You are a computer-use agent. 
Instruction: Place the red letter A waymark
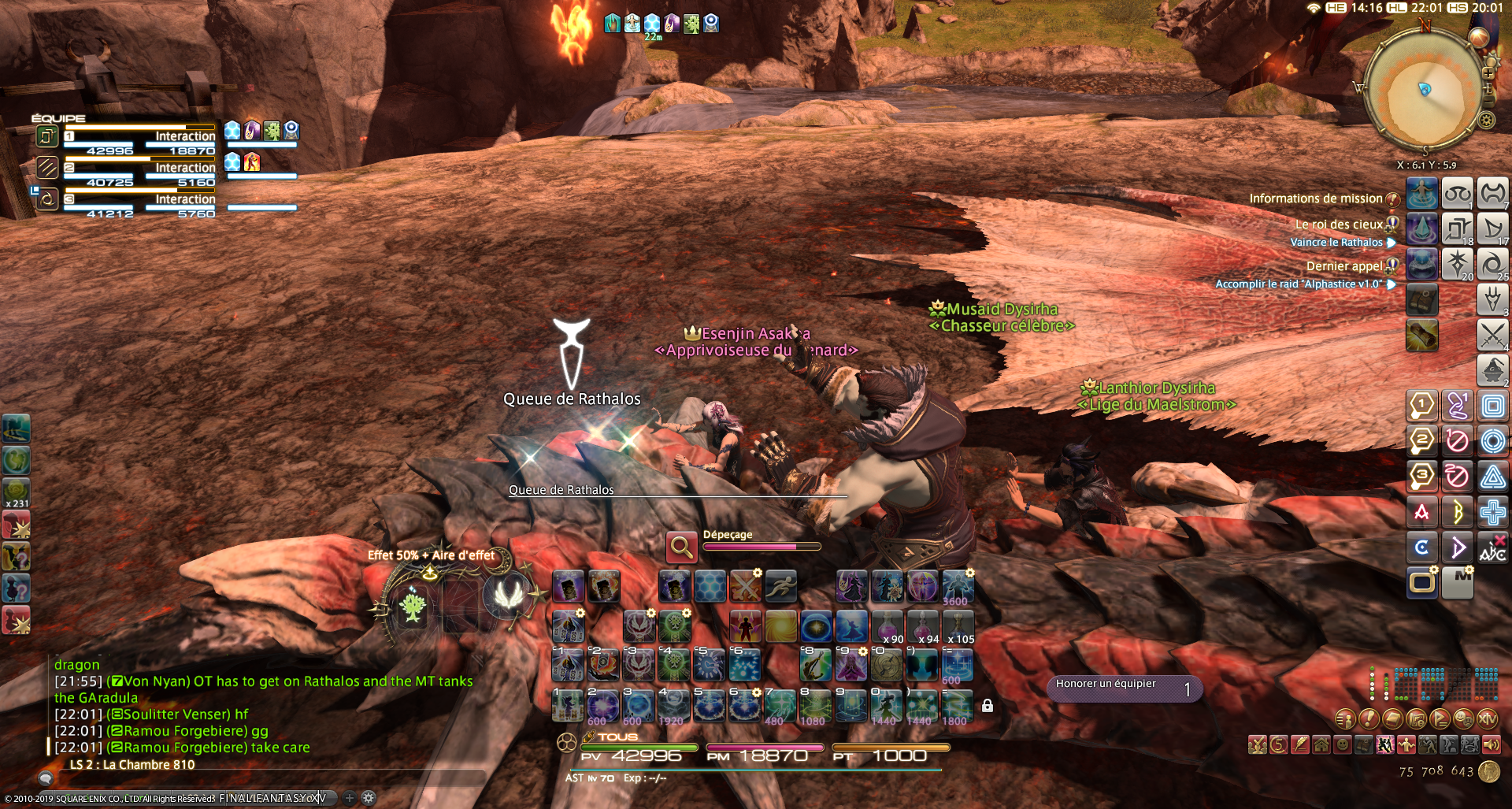coord(1422,513)
